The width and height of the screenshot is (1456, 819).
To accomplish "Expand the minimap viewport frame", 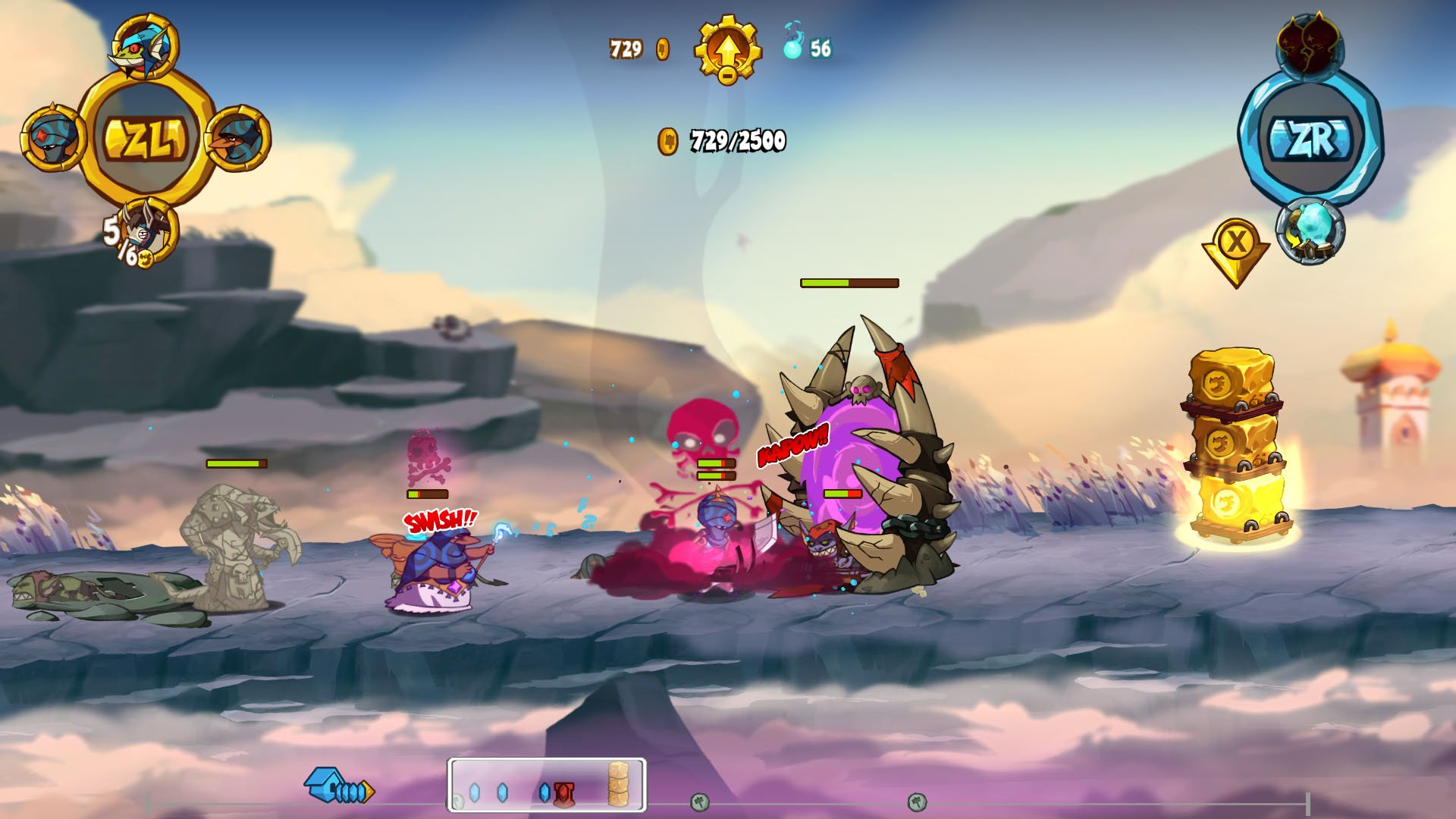I will 546,783.
